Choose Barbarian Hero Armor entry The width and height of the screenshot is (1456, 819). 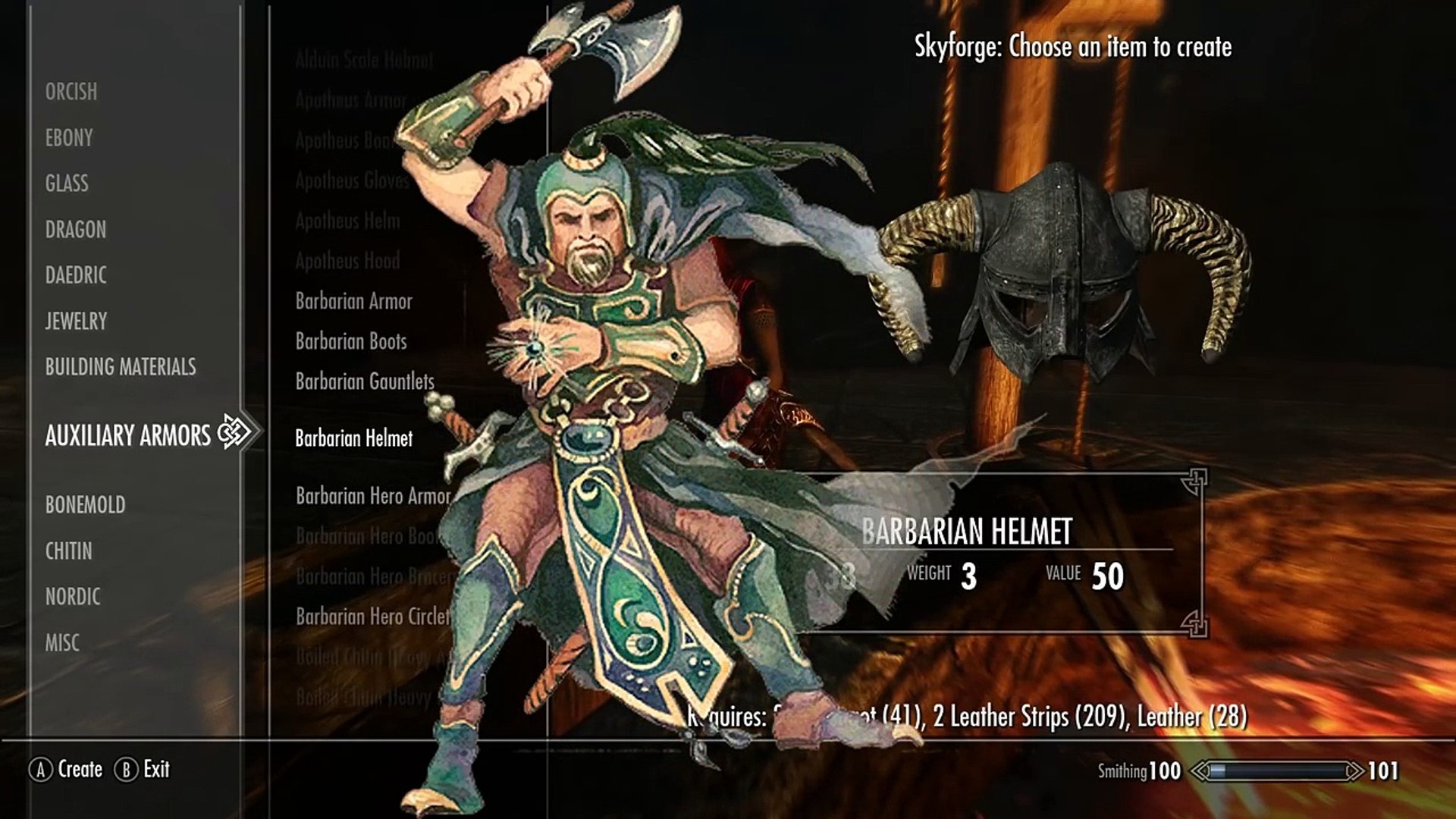pyautogui.click(x=373, y=496)
